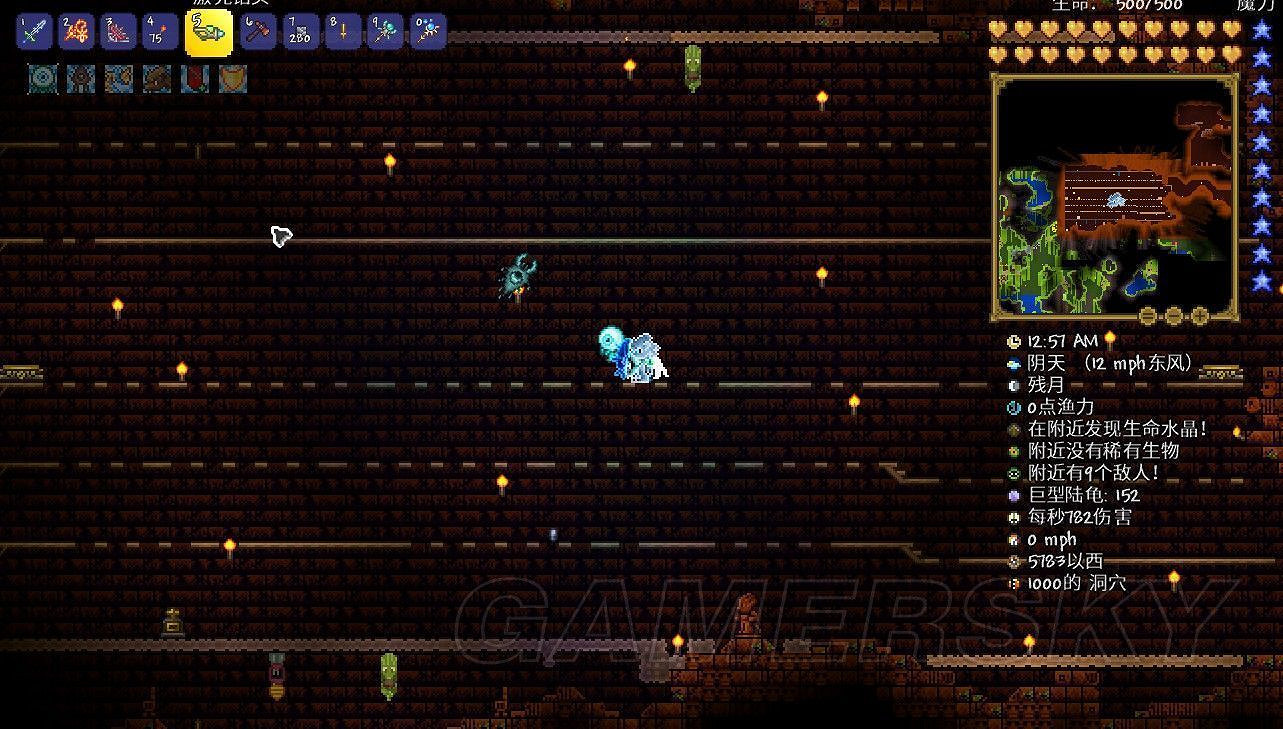Screen dimensions: 1283x729
Task: Cancel the red heart buff
Action: tap(194, 79)
